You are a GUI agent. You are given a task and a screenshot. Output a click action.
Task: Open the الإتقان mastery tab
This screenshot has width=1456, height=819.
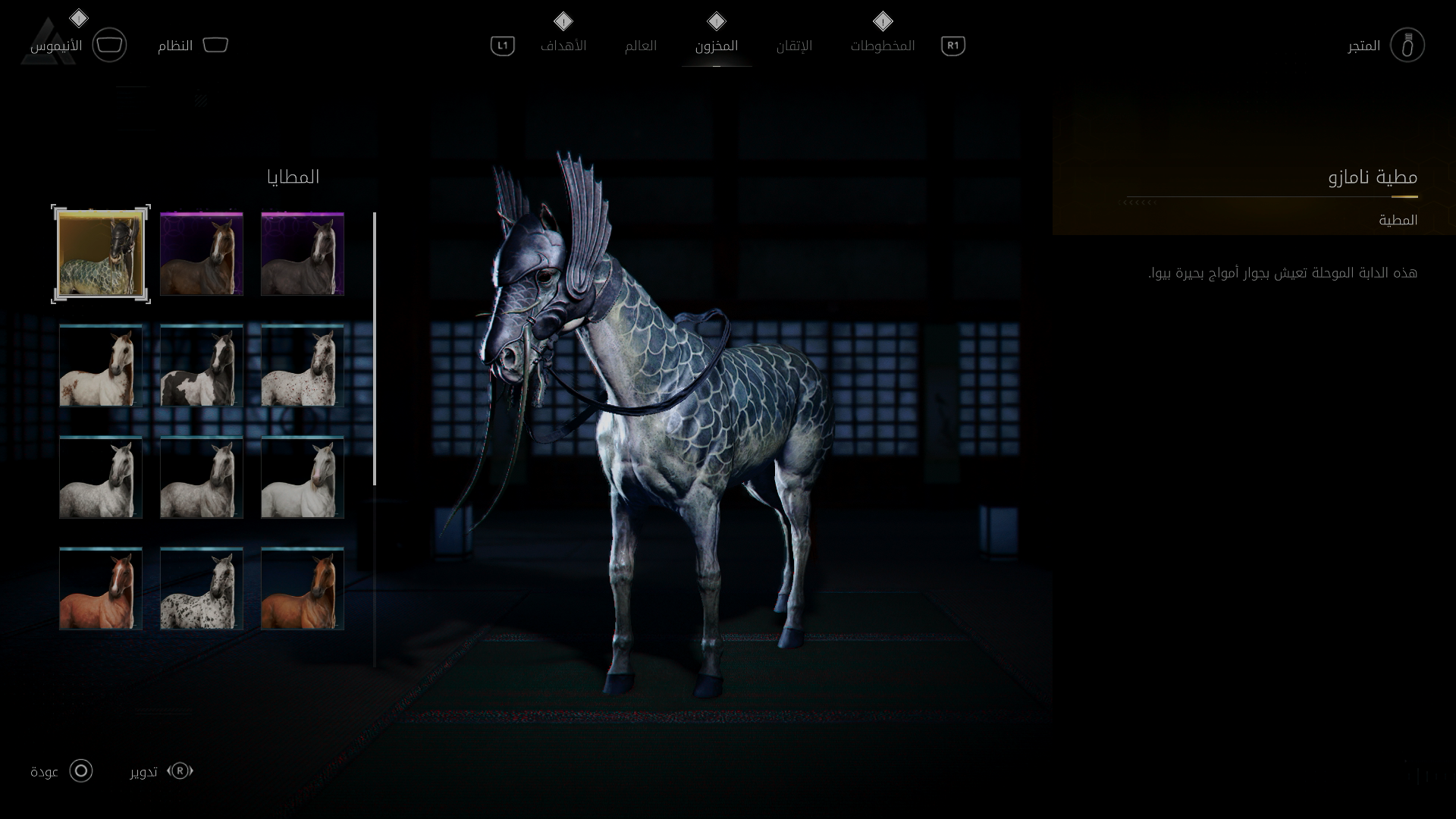click(x=793, y=45)
